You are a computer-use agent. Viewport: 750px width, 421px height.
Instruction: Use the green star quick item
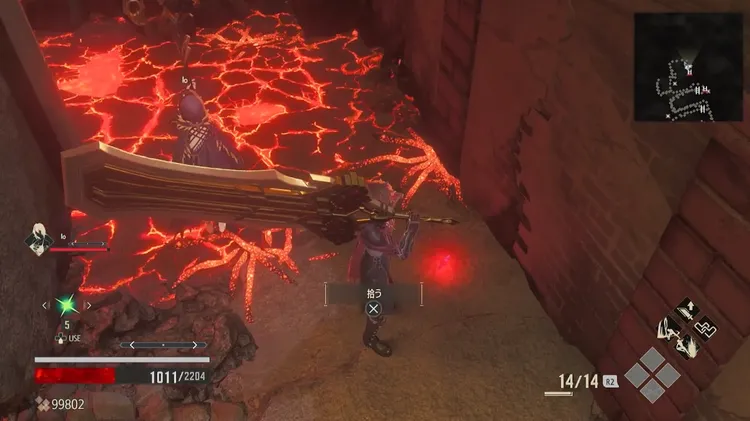click(x=66, y=303)
